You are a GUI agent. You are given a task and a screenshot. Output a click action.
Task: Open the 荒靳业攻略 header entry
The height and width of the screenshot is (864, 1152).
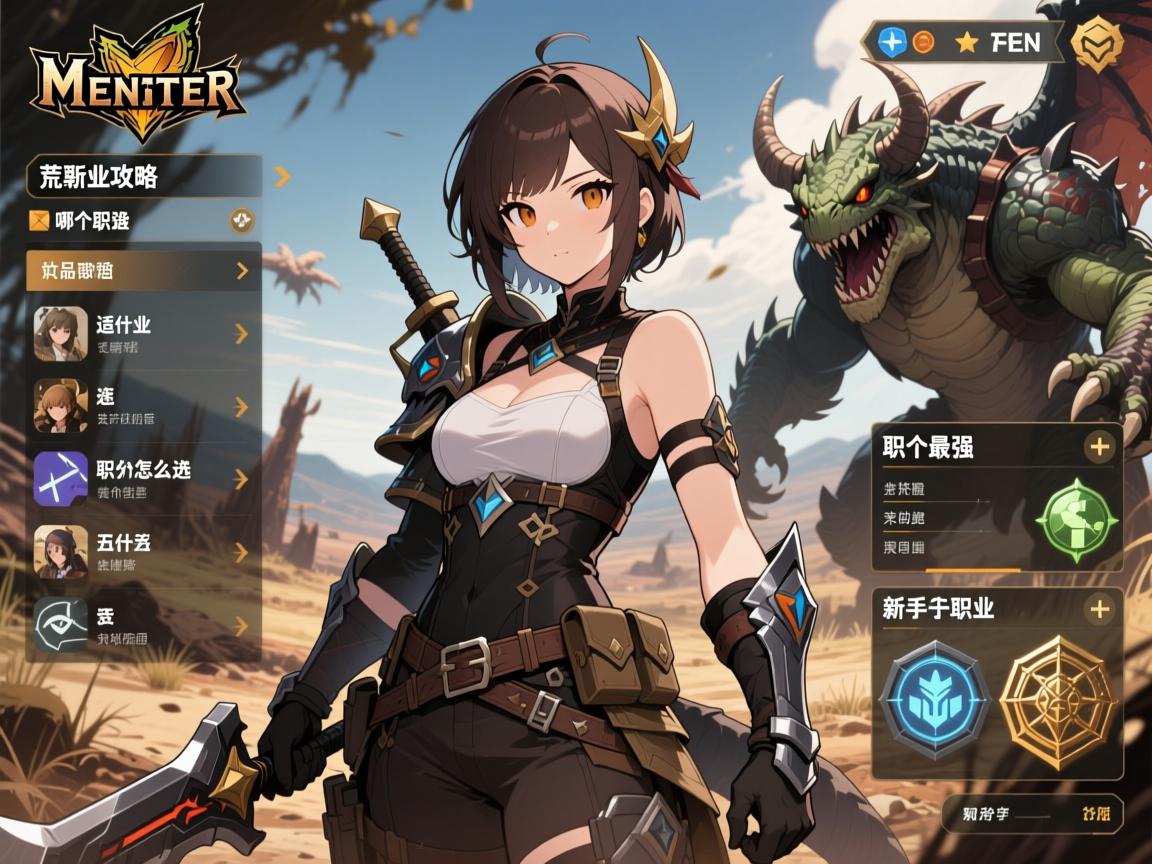click(x=145, y=177)
